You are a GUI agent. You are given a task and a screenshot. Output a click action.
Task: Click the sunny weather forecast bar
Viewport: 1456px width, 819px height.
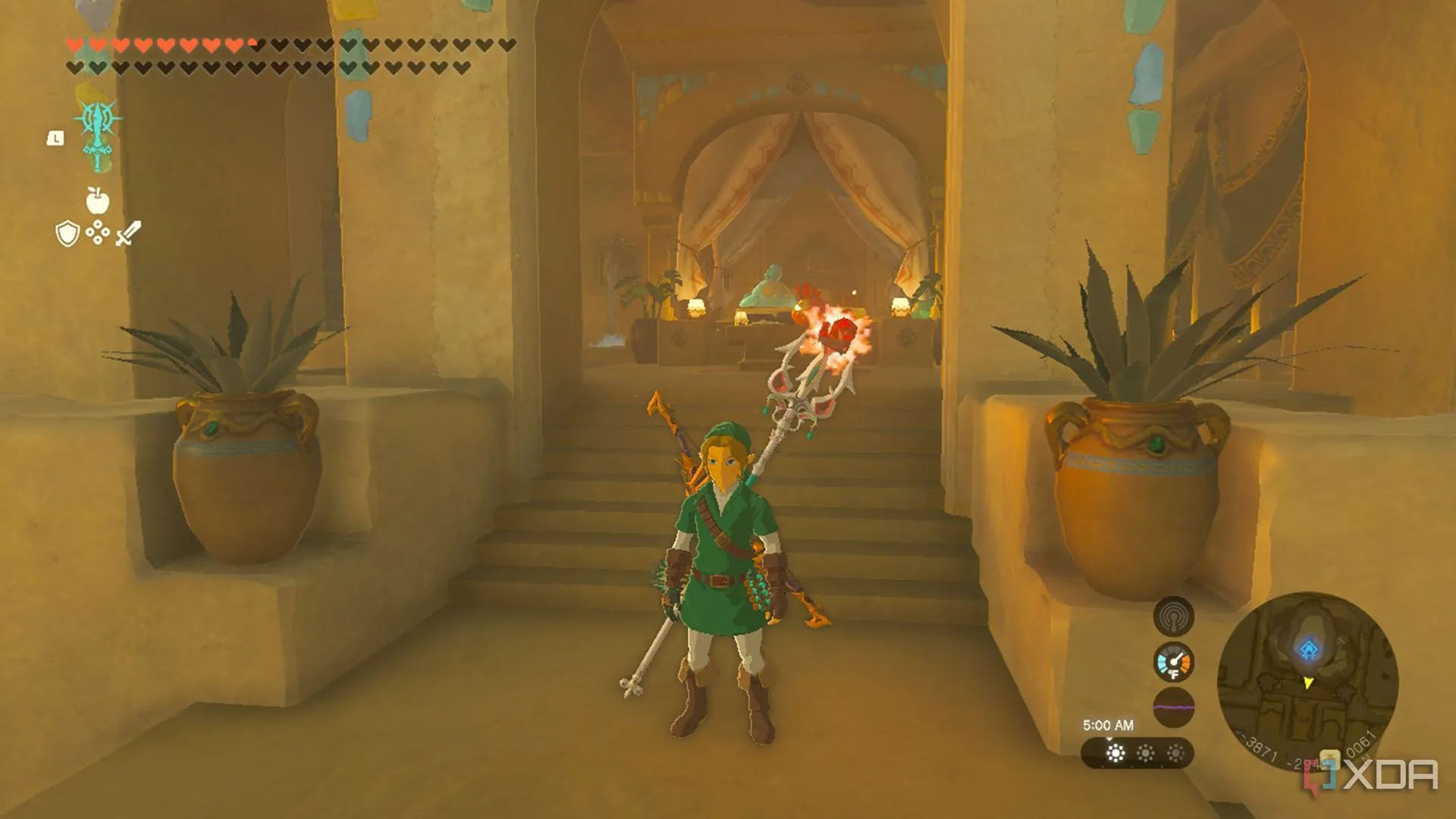(x=1137, y=753)
